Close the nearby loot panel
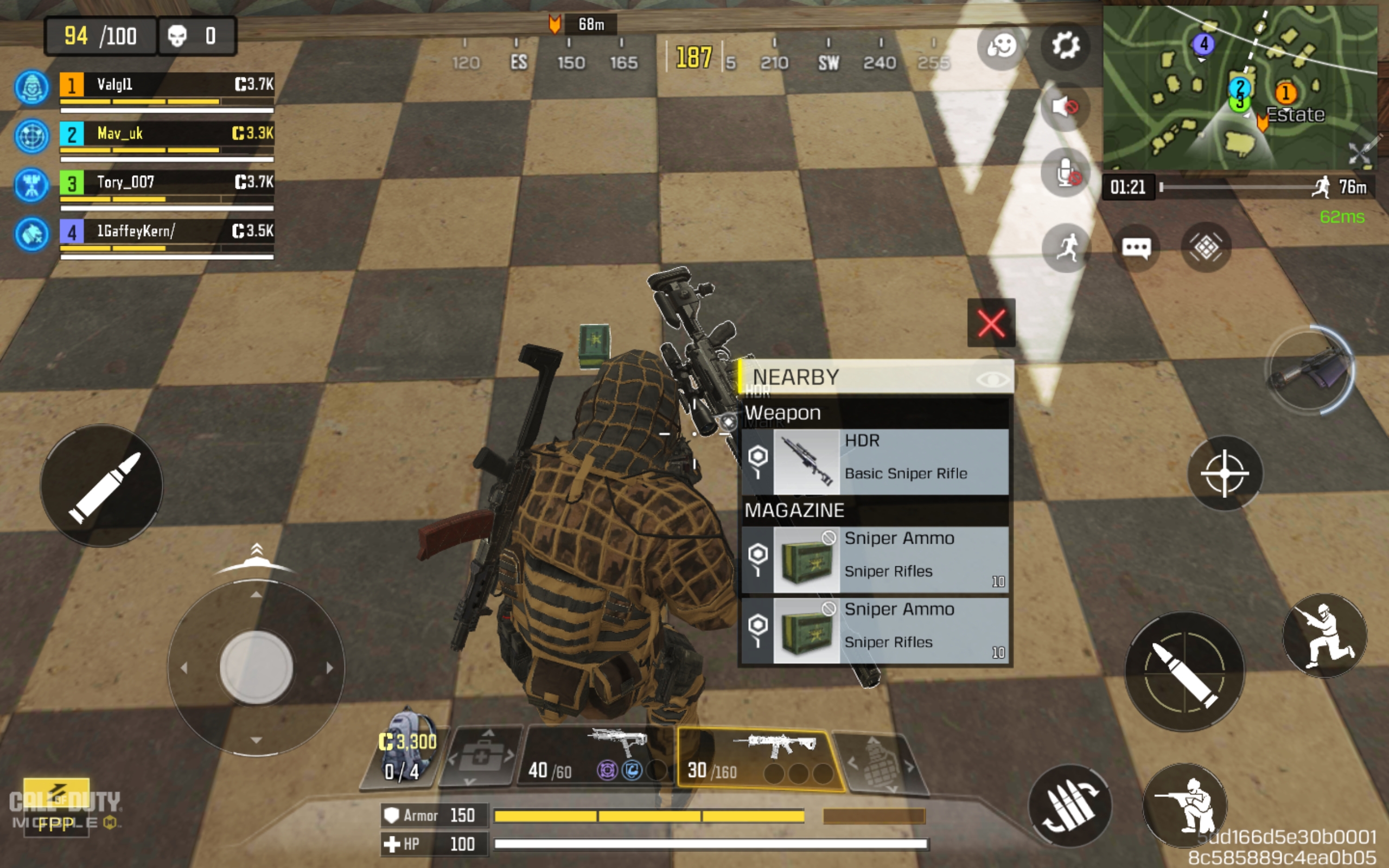This screenshot has width=1389, height=868. point(991,323)
